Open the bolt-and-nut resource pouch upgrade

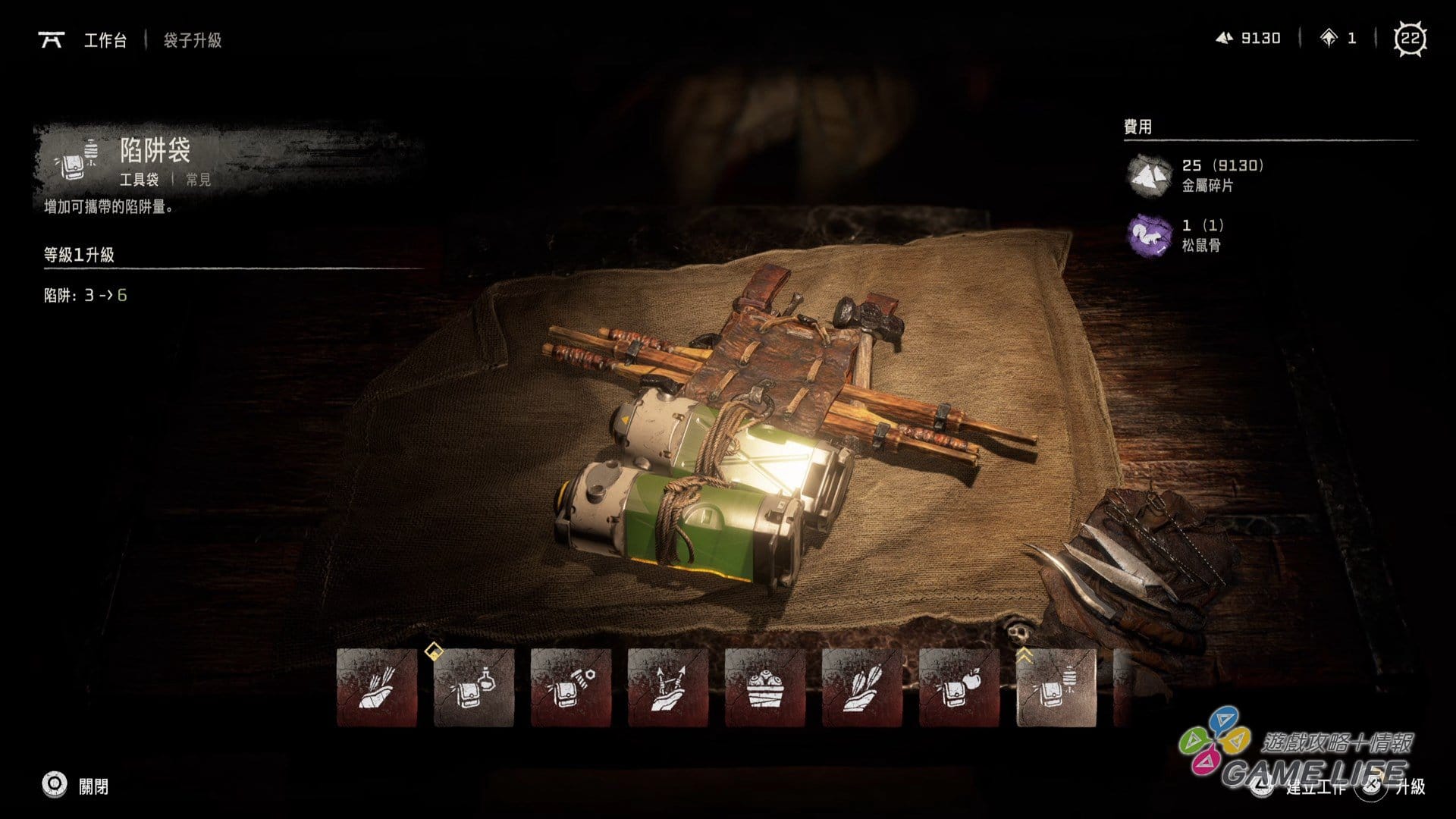click(x=571, y=688)
